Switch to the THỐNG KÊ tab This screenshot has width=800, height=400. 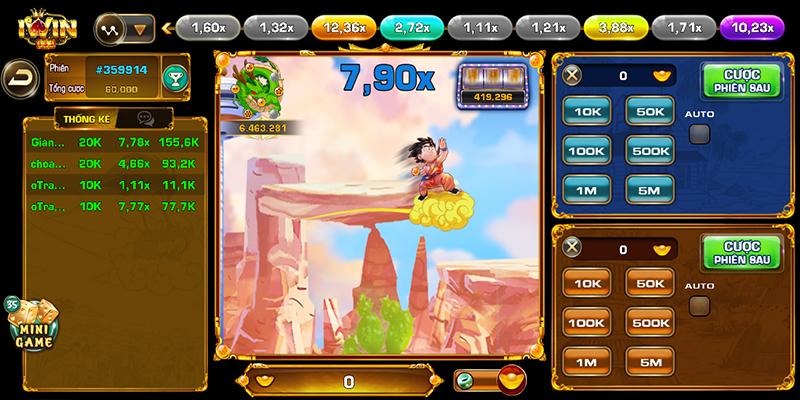(86, 119)
